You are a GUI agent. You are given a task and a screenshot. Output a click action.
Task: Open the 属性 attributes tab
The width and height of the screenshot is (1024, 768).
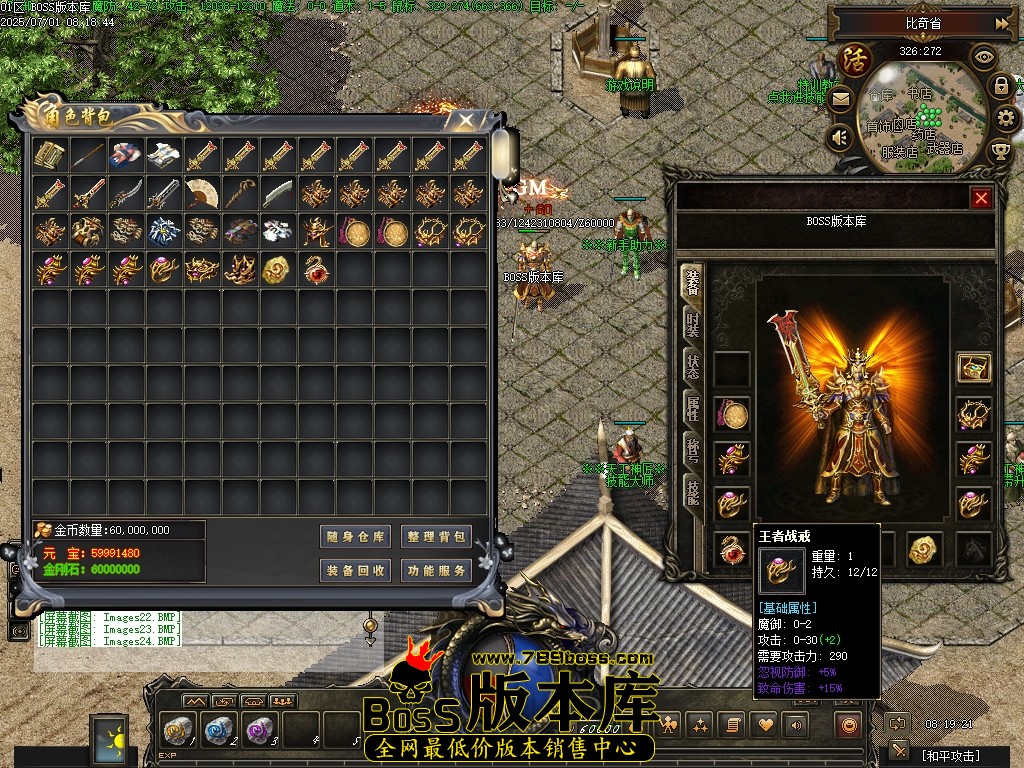tap(692, 407)
